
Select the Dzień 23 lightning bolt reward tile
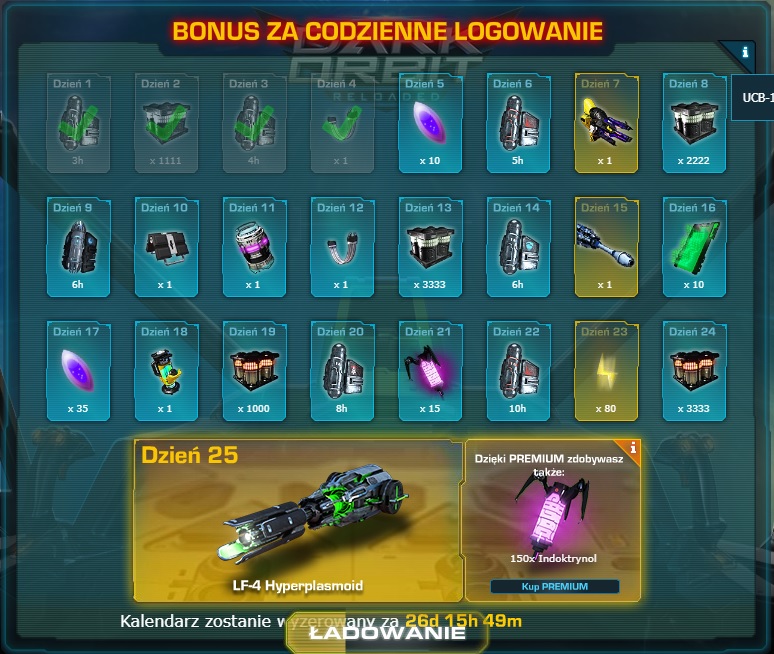(x=606, y=370)
